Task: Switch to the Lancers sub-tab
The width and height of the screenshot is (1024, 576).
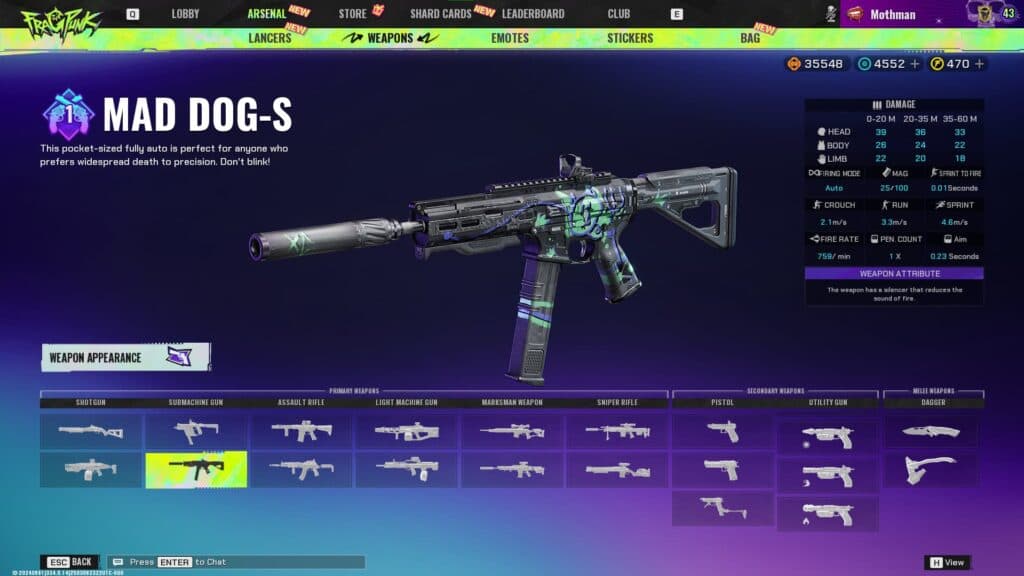Action: pos(268,38)
